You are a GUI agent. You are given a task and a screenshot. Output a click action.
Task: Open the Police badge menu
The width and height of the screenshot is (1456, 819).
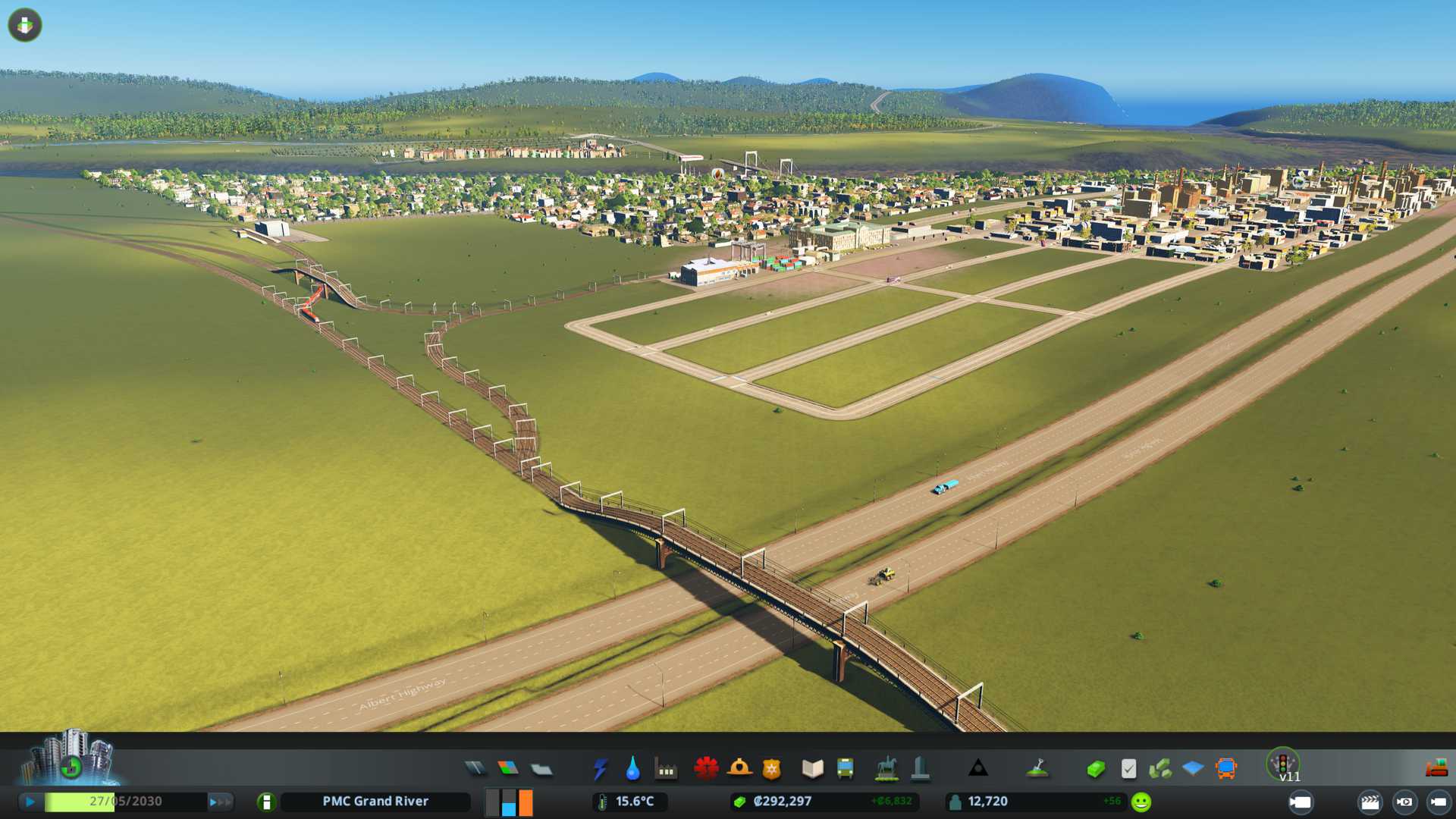(x=772, y=769)
